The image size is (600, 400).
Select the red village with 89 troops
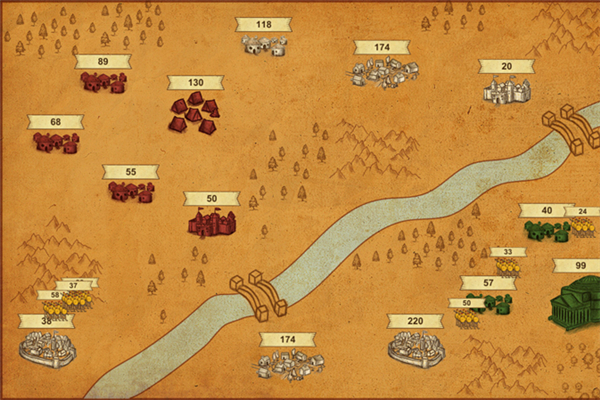pyautogui.click(x=103, y=83)
